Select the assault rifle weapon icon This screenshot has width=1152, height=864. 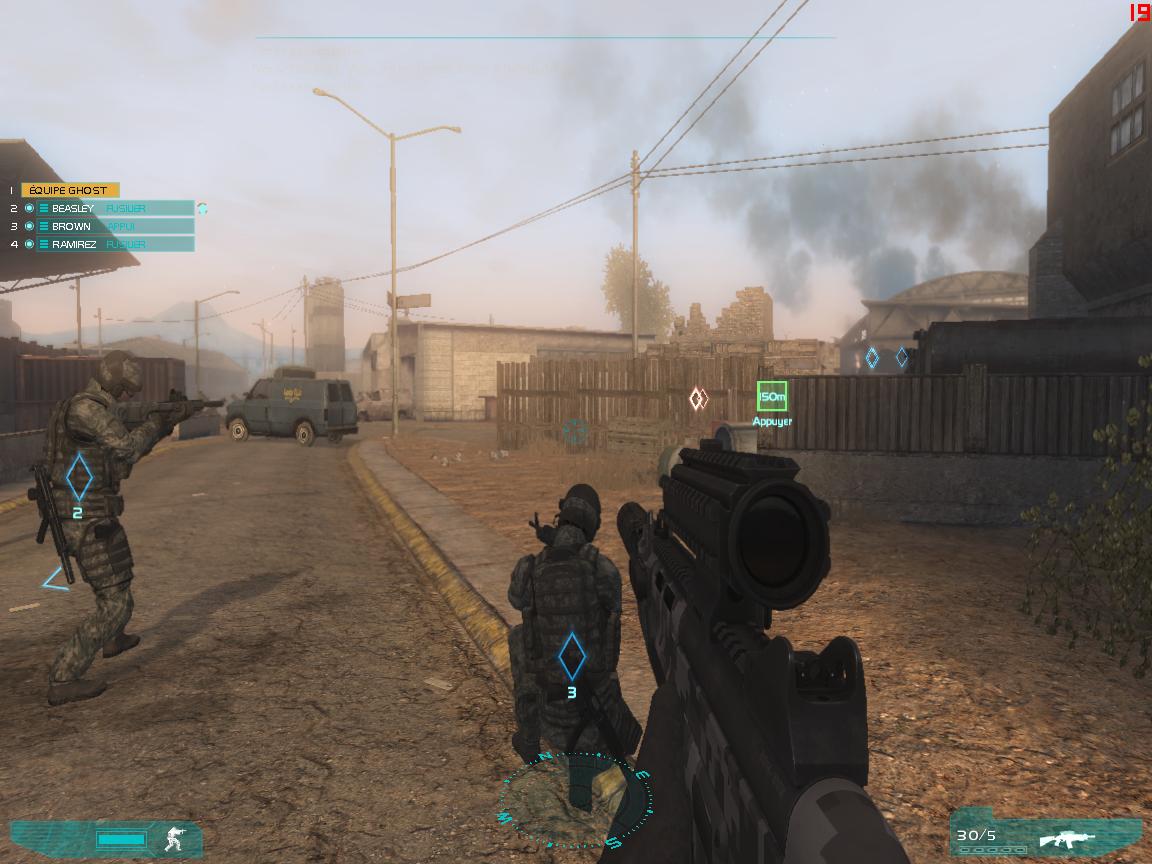1066,837
